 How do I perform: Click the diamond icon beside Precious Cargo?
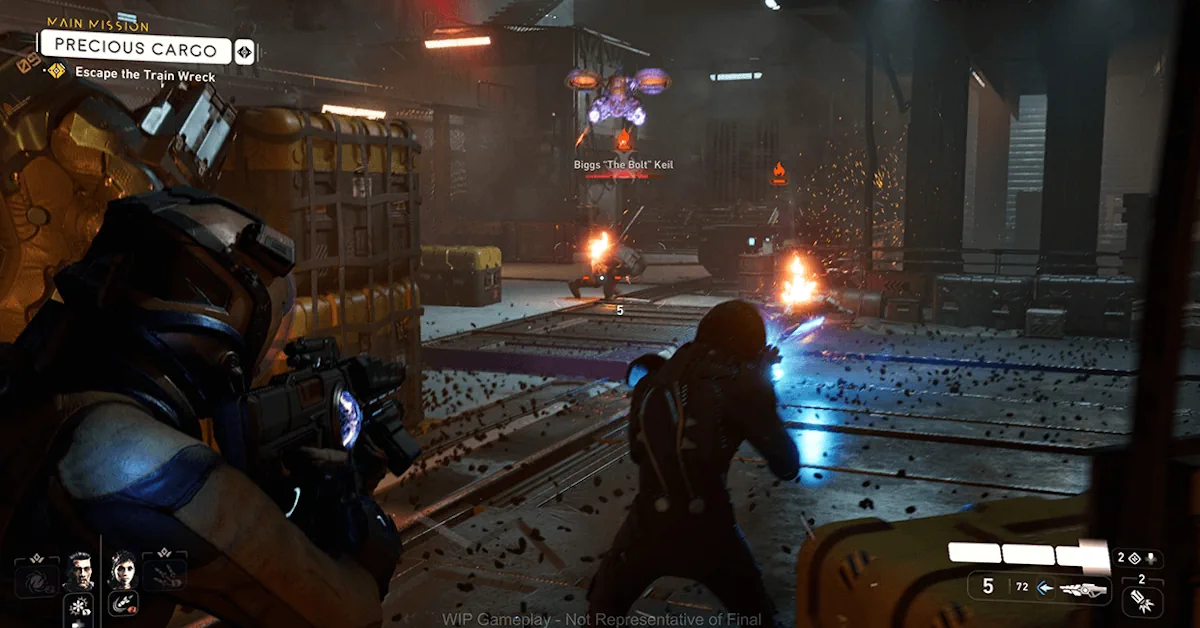(245, 51)
